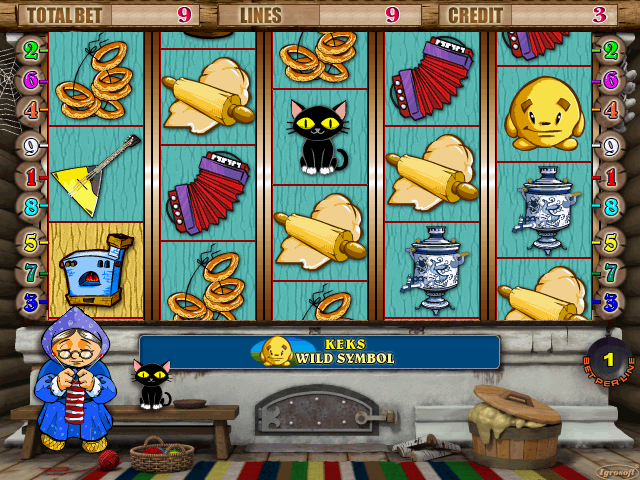
Task: Select the blue line 3 marker on left rail
Action: (31, 300)
